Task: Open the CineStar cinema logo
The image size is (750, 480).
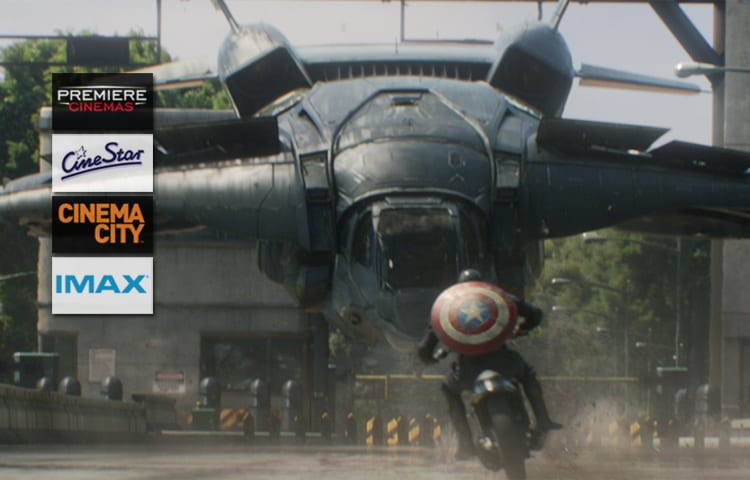Action: coord(102,162)
